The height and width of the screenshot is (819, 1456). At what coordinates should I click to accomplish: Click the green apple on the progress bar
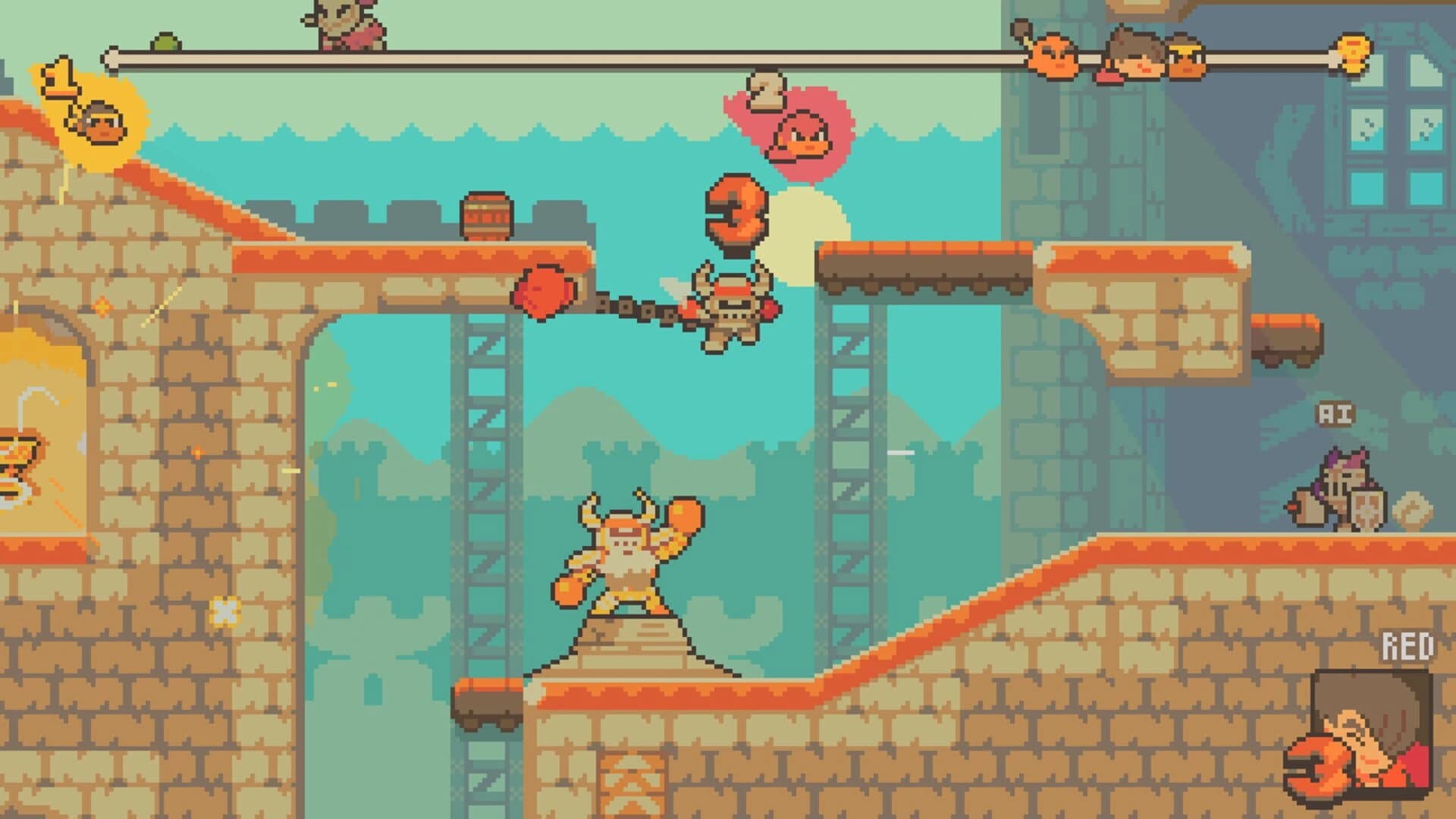pyautogui.click(x=165, y=43)
